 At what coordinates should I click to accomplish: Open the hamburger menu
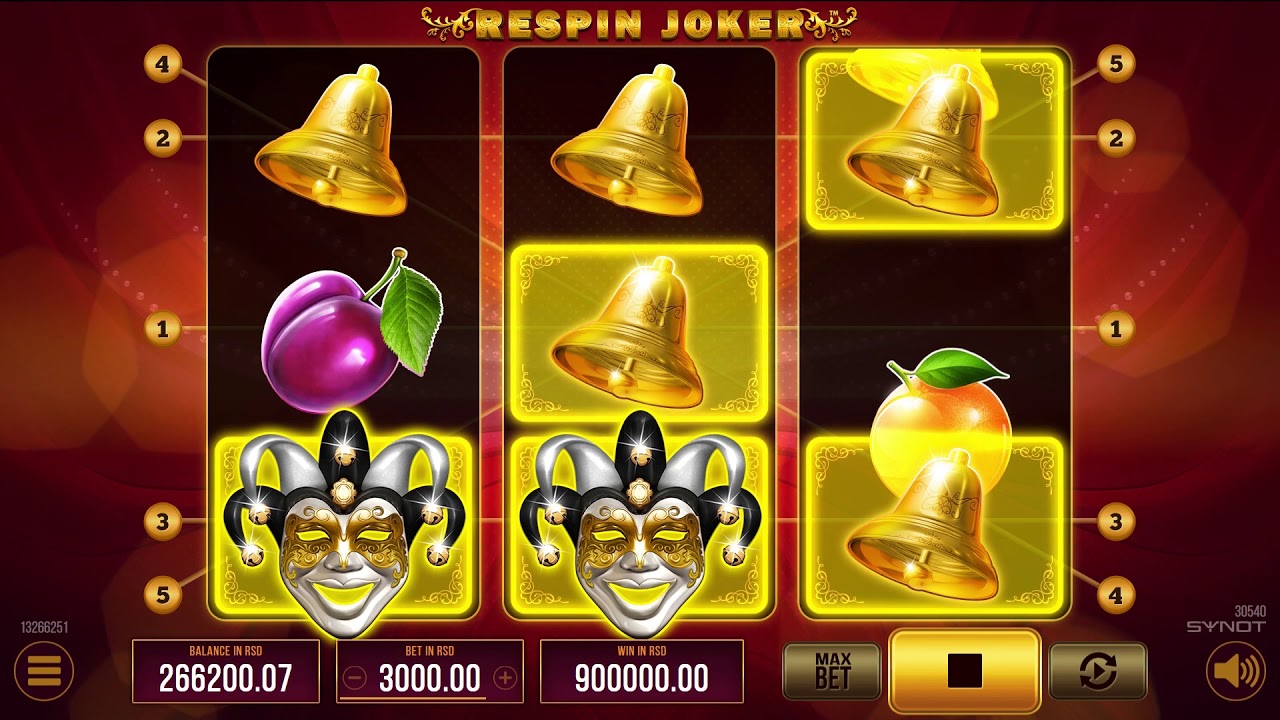pos(43,671)
